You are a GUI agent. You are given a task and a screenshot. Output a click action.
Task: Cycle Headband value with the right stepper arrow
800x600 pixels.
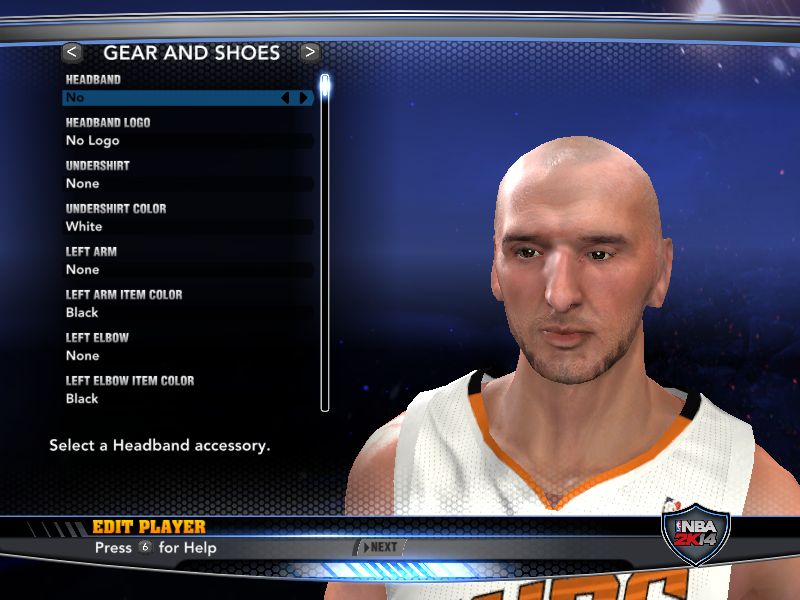[x=304, y=98]
